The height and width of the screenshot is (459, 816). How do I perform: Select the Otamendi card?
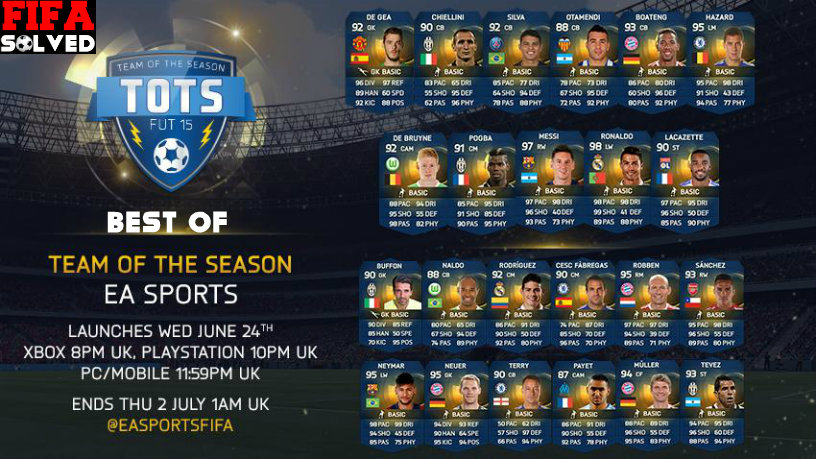coord(582,62)
